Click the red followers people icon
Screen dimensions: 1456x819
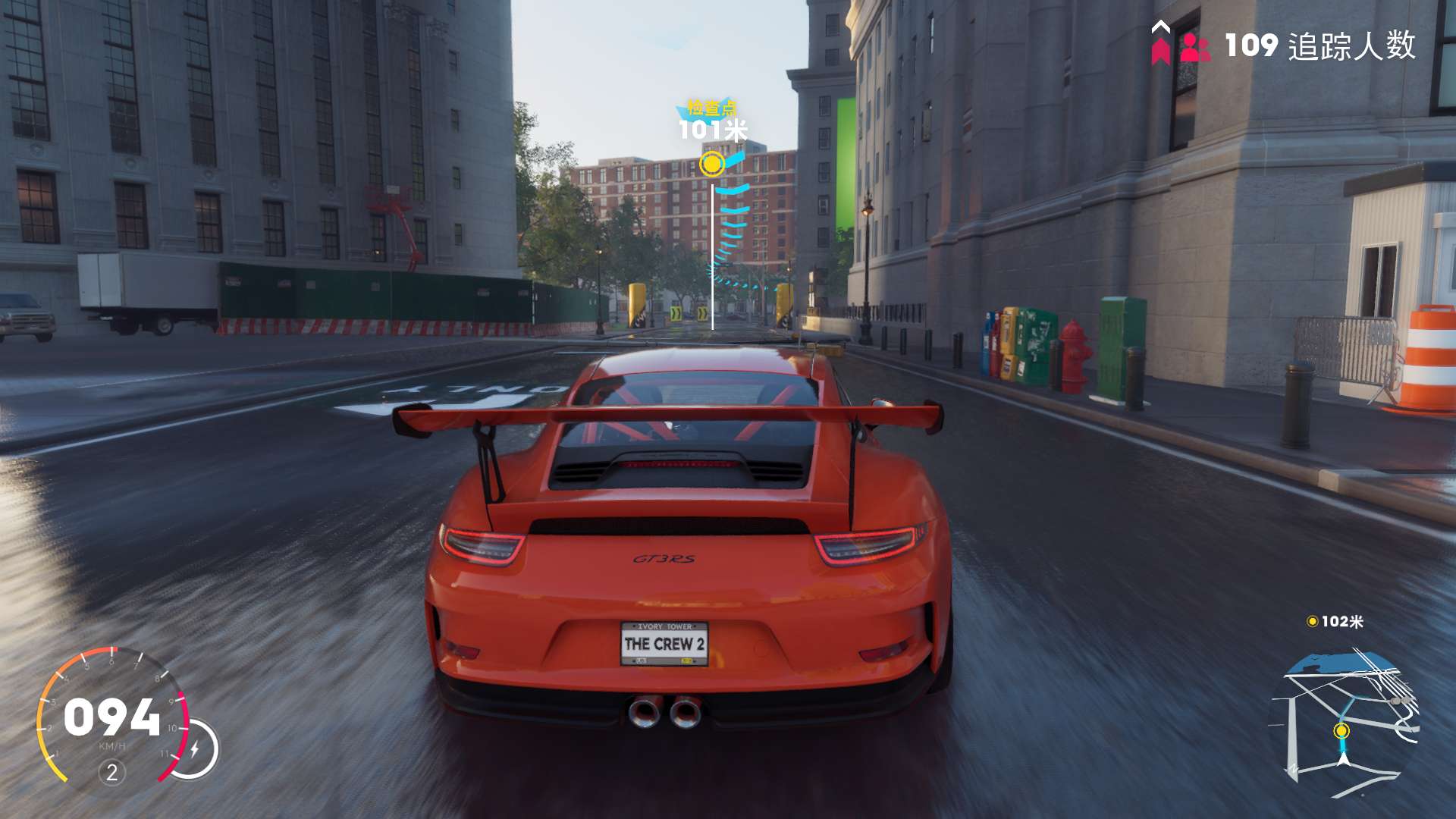coord(1195,47)
